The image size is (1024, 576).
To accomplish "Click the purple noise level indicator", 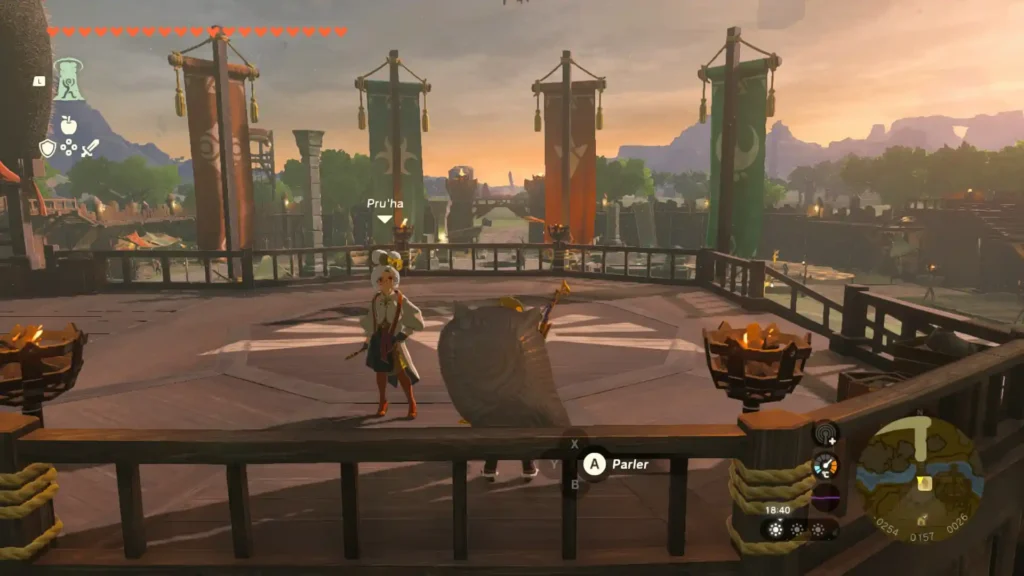I will click(825, 497).
